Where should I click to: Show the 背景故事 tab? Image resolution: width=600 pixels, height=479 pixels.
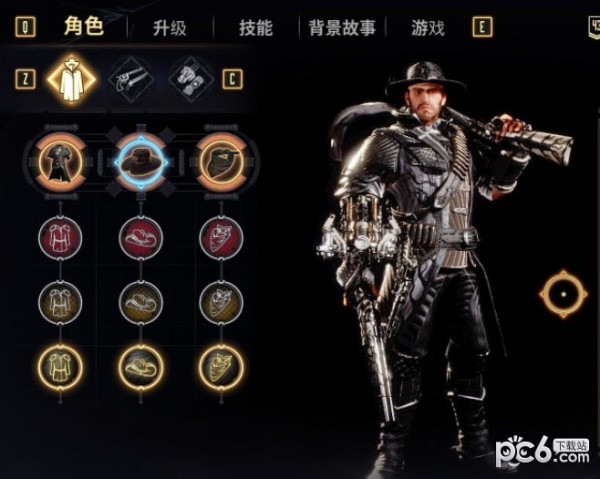(x=342, y=27)
